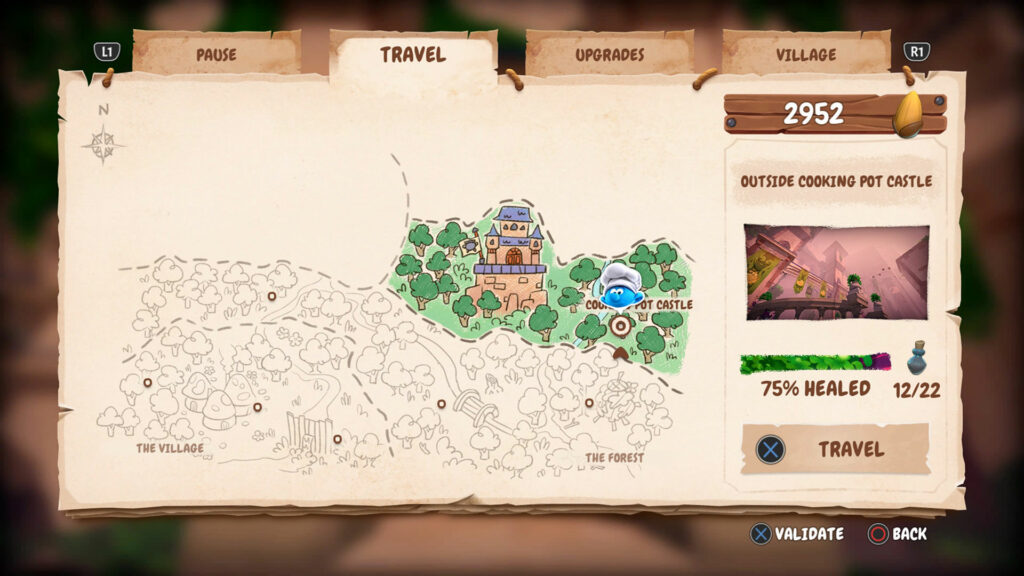Switch to the Pause tab

point(216,54)
